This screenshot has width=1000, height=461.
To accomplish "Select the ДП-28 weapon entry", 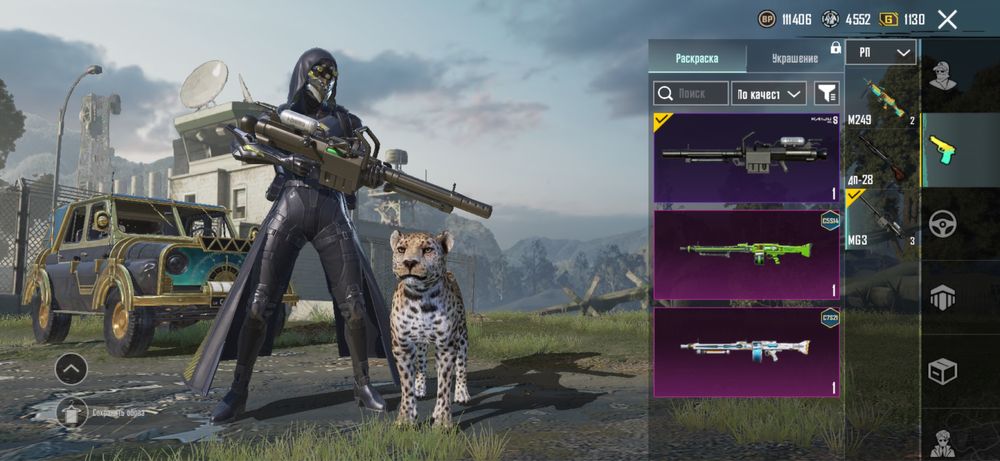I will [x=881, y=160].
